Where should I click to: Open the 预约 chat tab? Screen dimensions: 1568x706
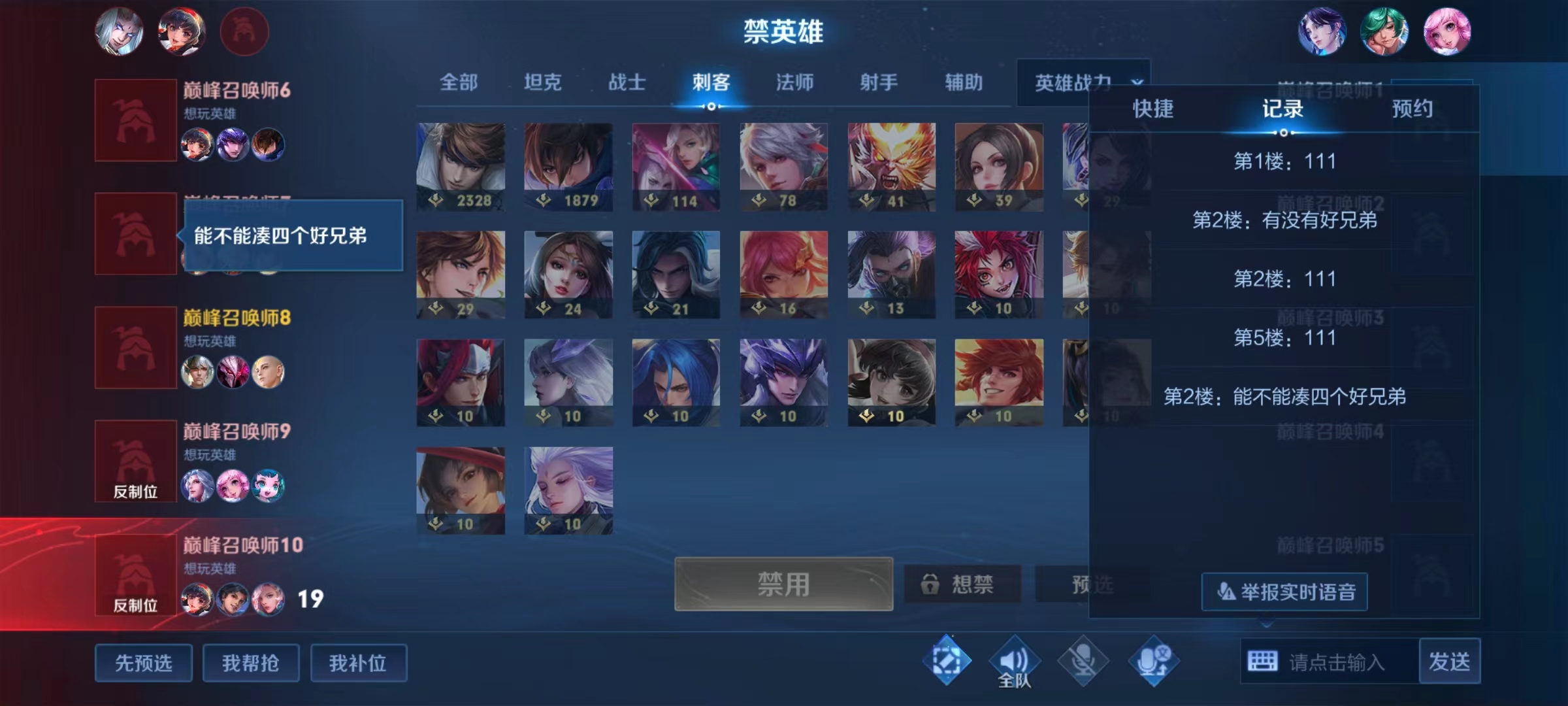tap(1413, 109)
